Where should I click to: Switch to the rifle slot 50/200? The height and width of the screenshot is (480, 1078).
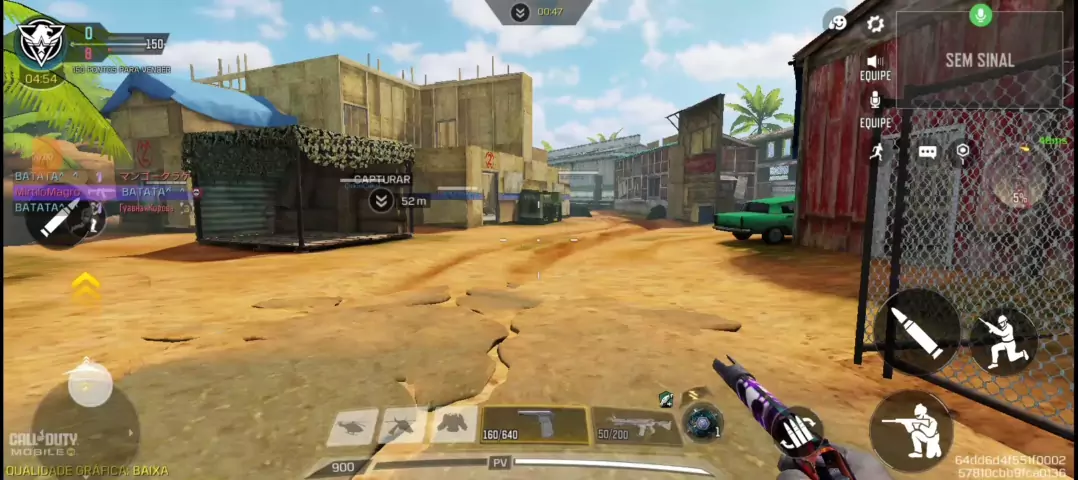tap(636, 425)
